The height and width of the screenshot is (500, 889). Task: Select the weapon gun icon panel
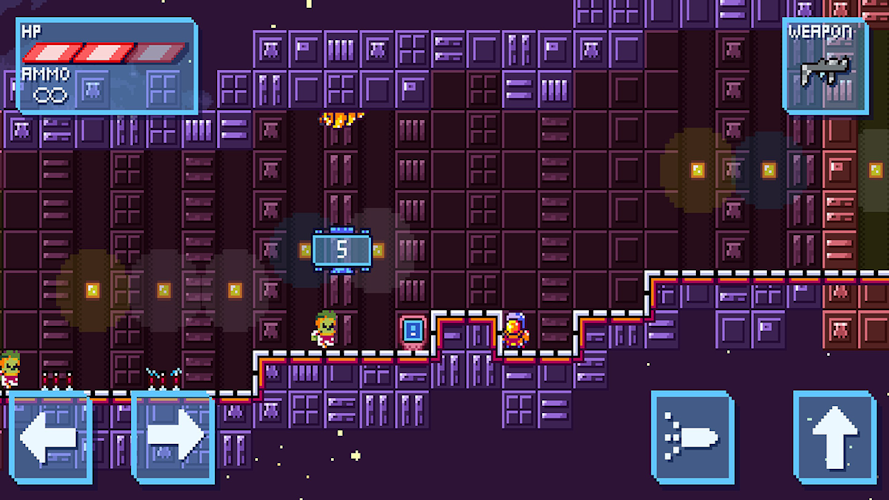point(825,65)
